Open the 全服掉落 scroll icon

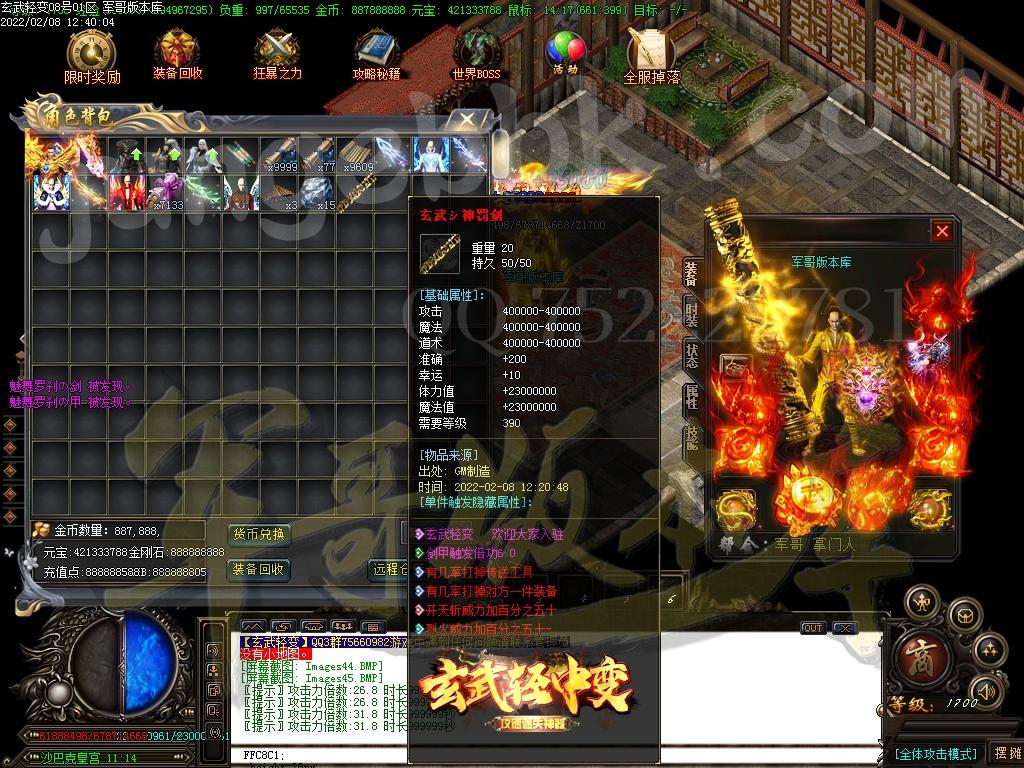coord(651,54)
